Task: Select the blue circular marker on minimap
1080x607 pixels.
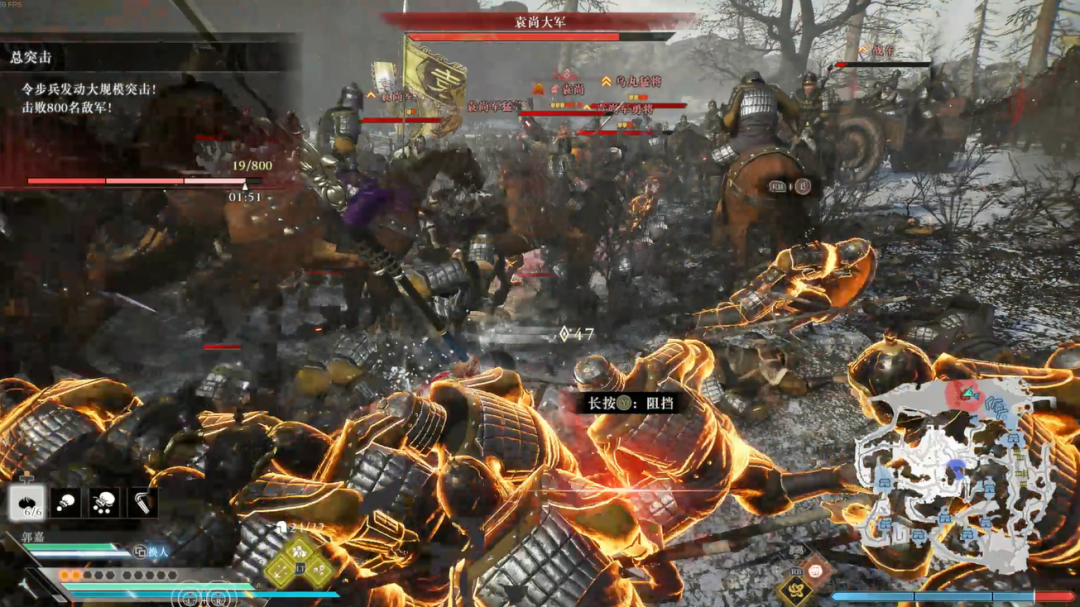Action: 957,466
